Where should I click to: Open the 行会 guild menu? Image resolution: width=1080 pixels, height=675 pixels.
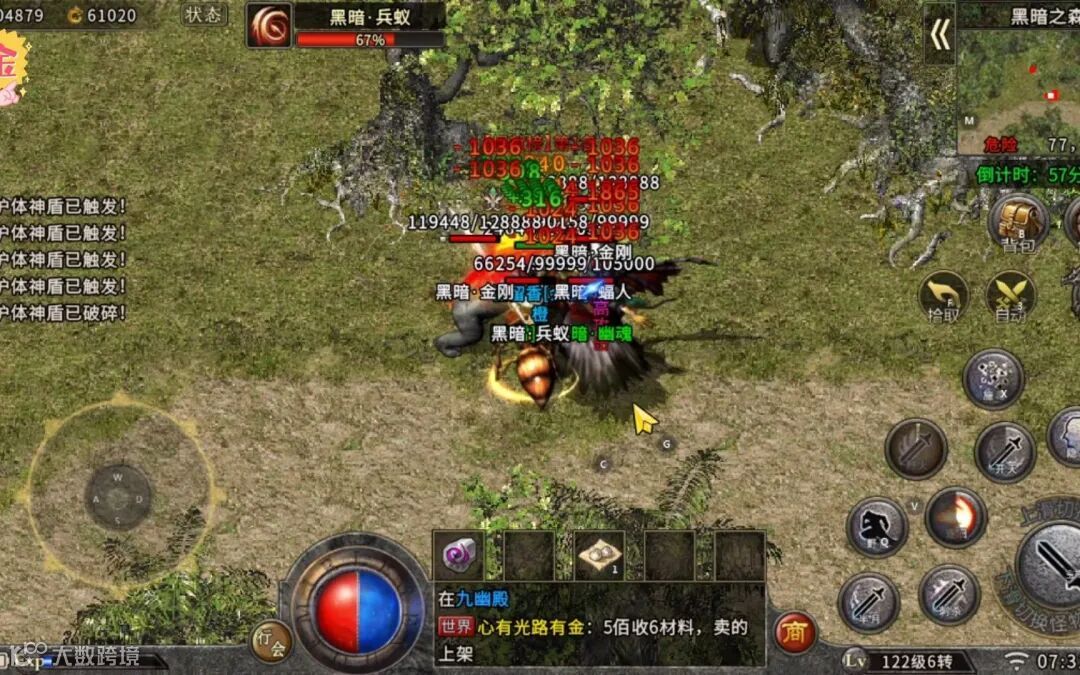point(270,640)
